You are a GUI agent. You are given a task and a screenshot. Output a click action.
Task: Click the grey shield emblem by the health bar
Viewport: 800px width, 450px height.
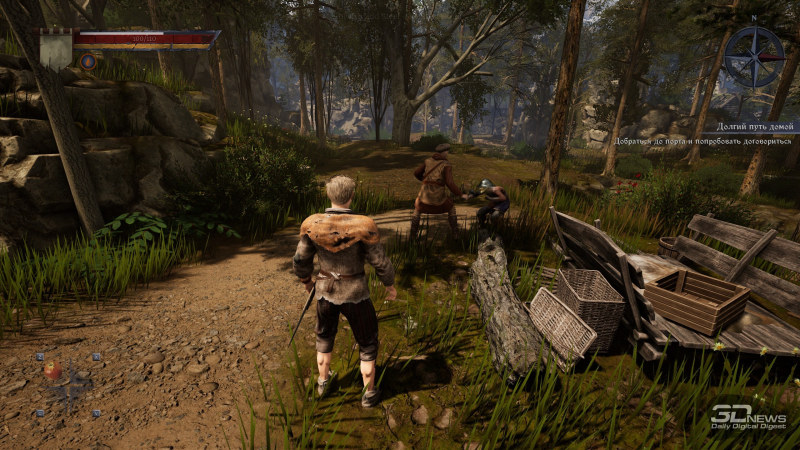56,48
